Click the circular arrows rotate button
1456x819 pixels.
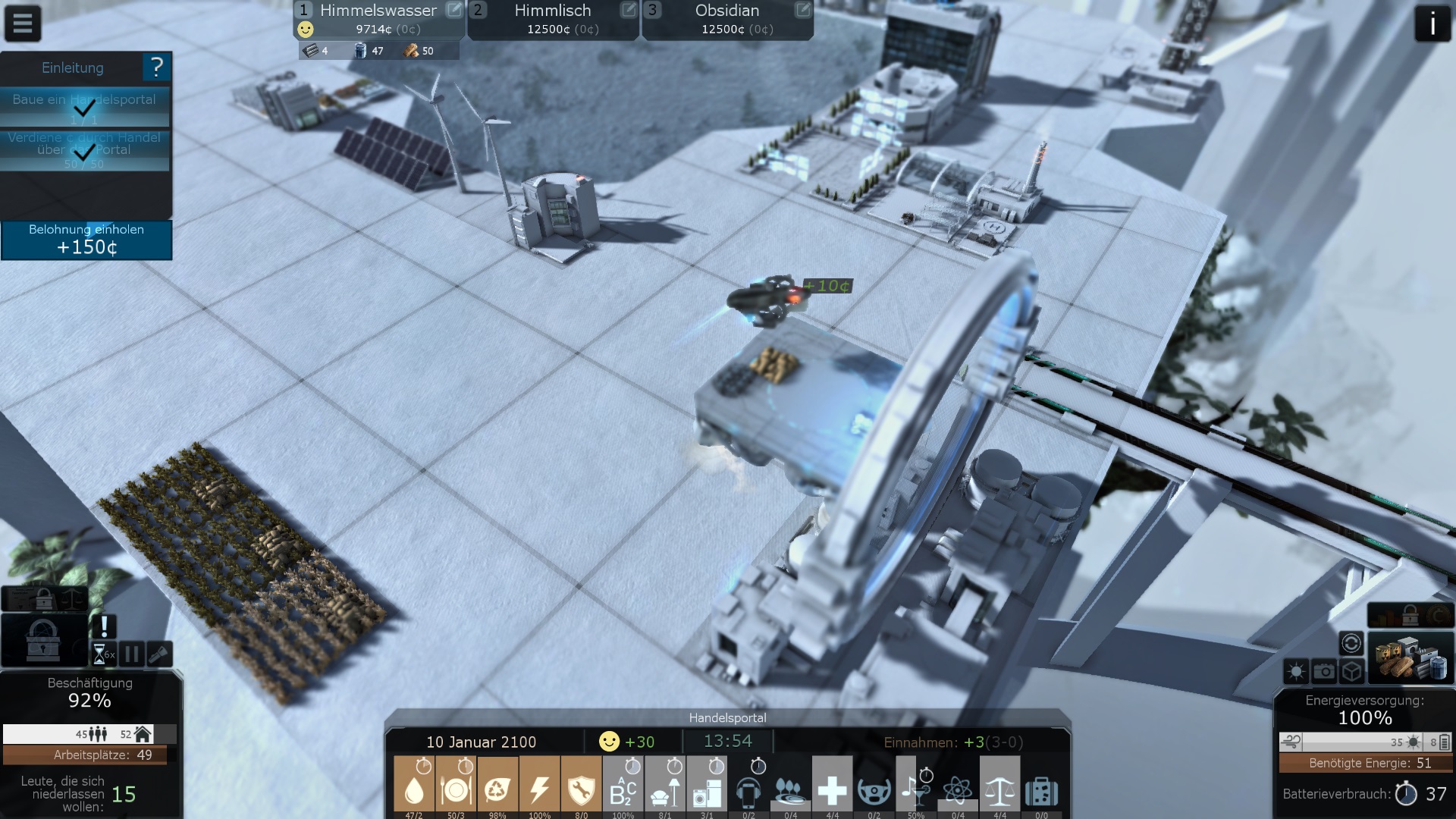tap(1351, 644)
